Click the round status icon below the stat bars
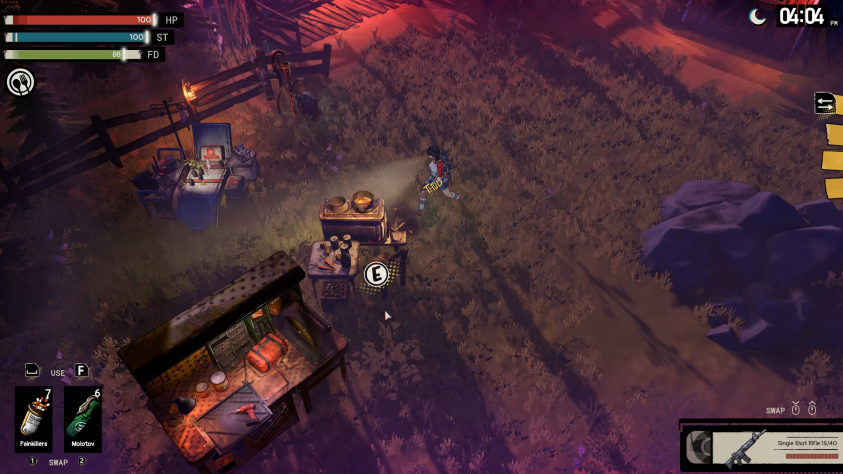 click(x=19, y=82)
